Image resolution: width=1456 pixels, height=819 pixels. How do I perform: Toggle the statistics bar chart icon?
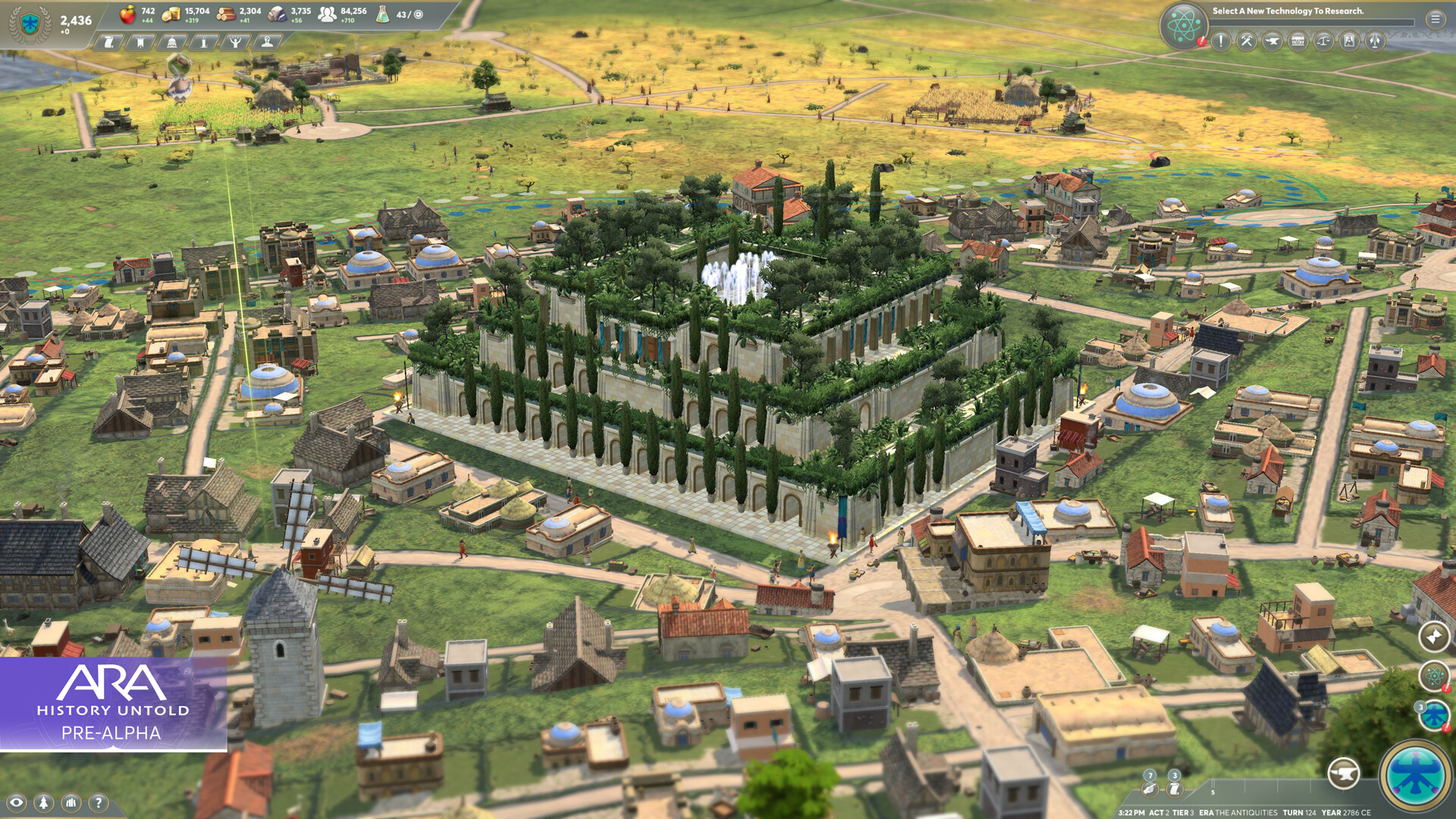[x=71, y=802]
